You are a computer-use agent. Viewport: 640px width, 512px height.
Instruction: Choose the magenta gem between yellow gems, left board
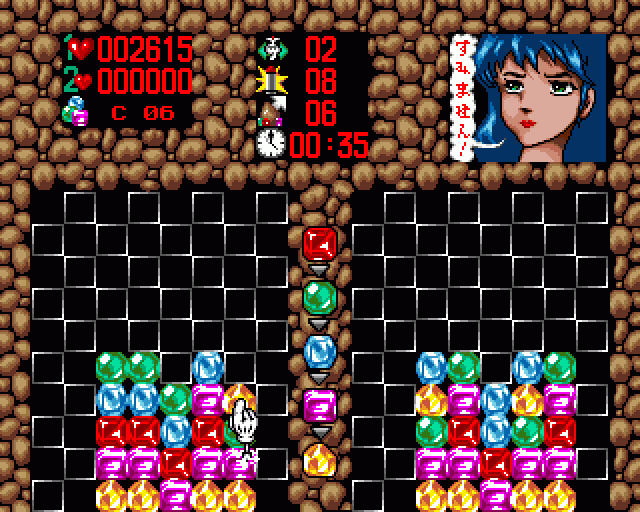[x=175, y=495]
